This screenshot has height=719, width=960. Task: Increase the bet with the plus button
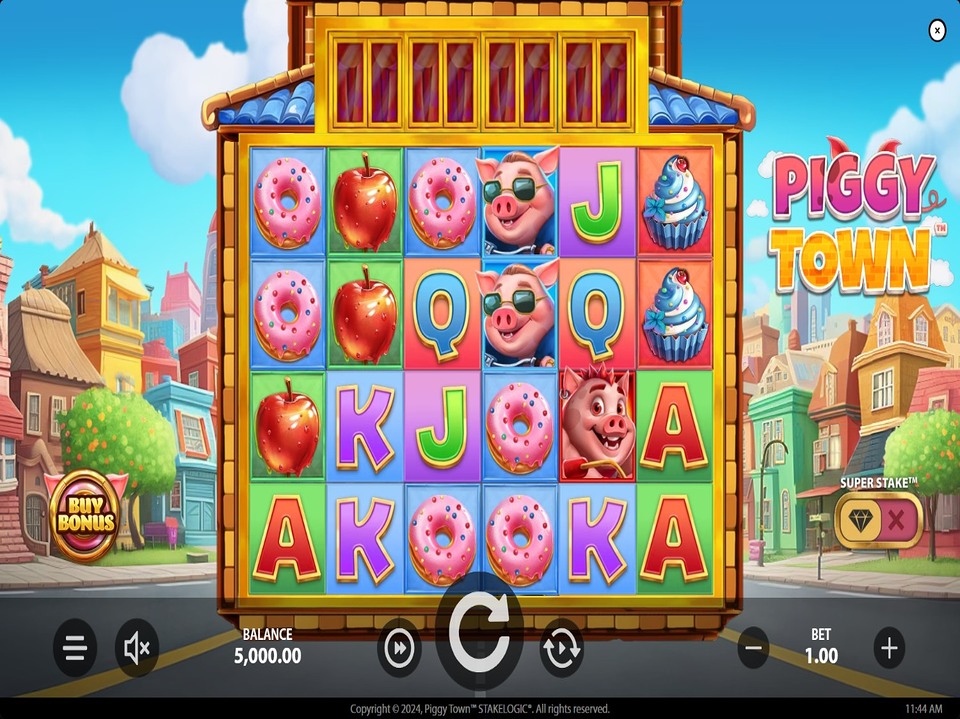[x=888, y=648]
